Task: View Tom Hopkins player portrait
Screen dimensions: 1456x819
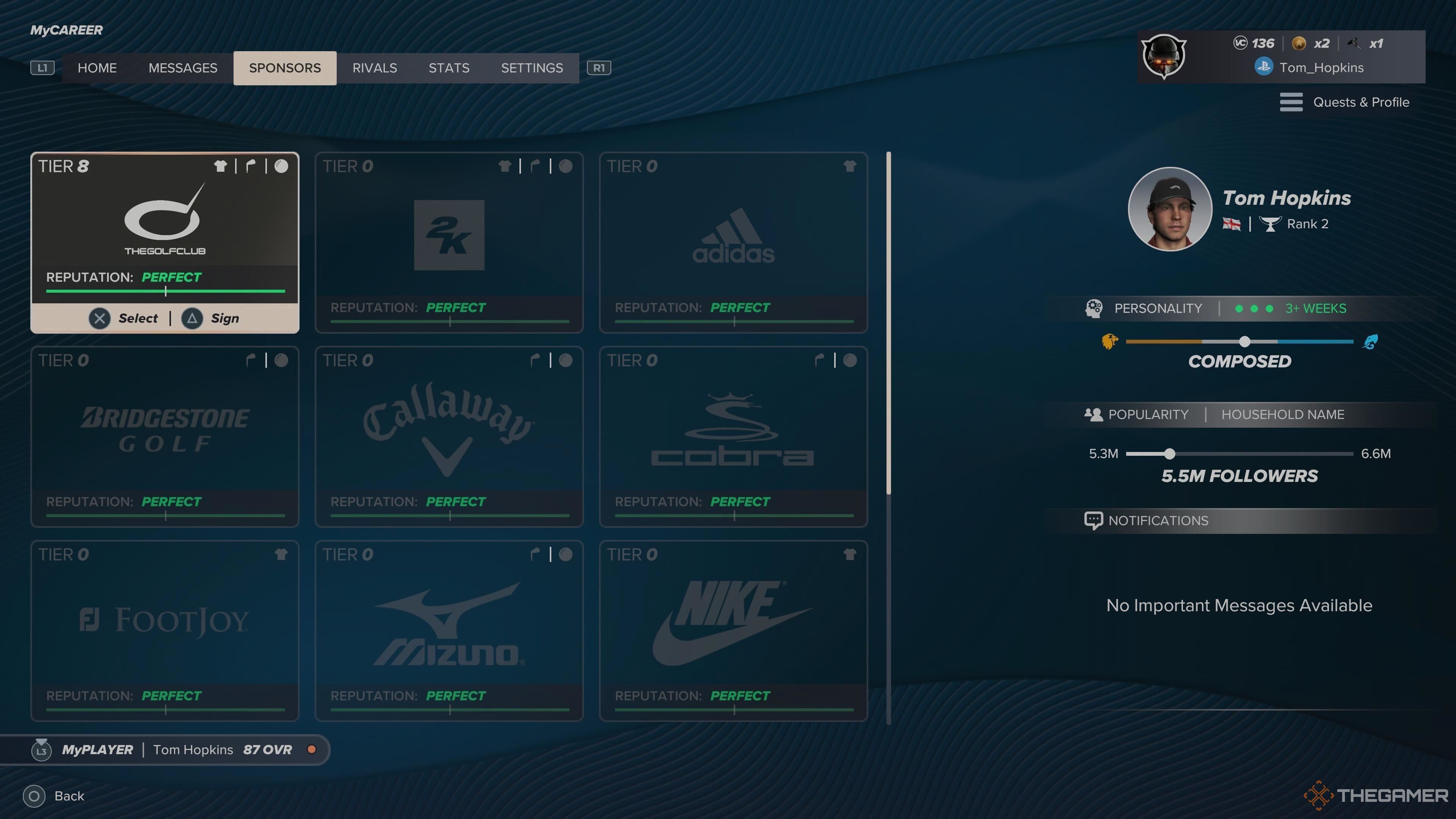Action: (1169, 209)
